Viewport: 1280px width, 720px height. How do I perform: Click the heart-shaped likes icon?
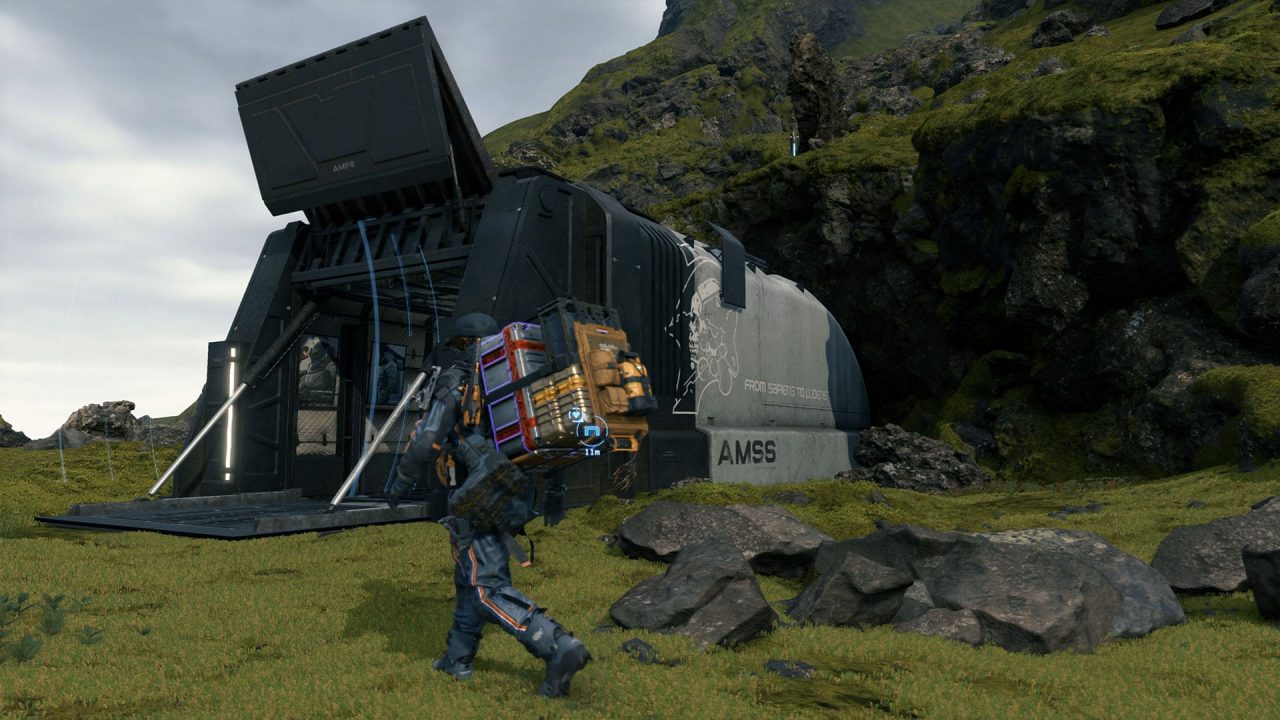576,415
